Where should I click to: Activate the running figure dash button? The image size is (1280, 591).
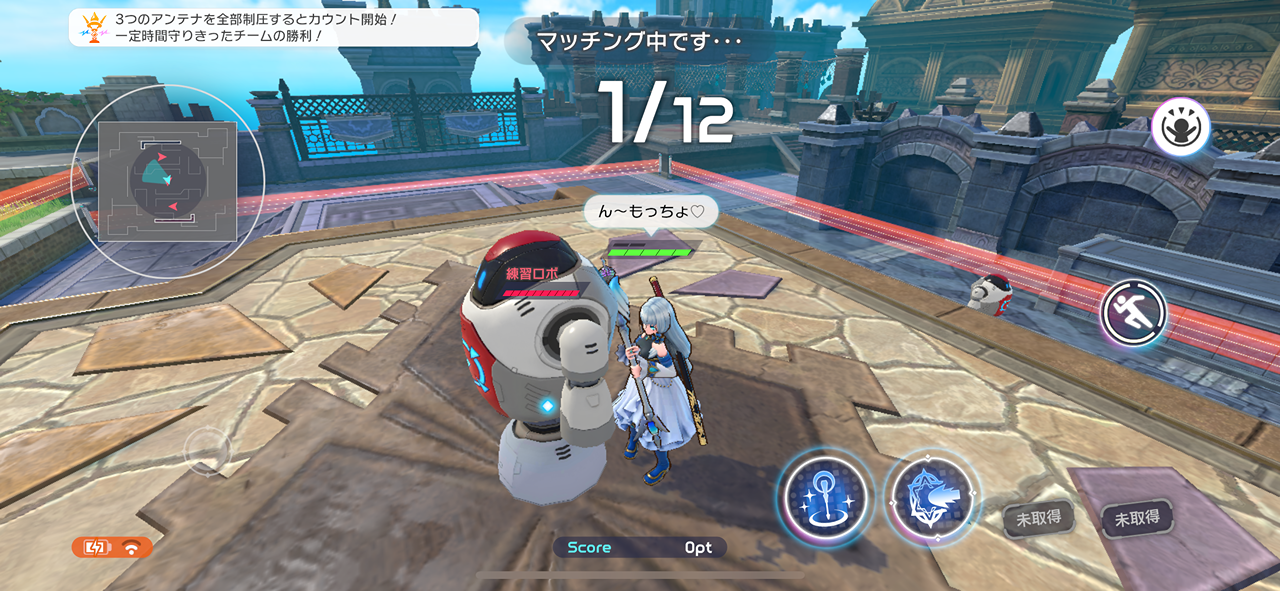tap(1134, 313)
